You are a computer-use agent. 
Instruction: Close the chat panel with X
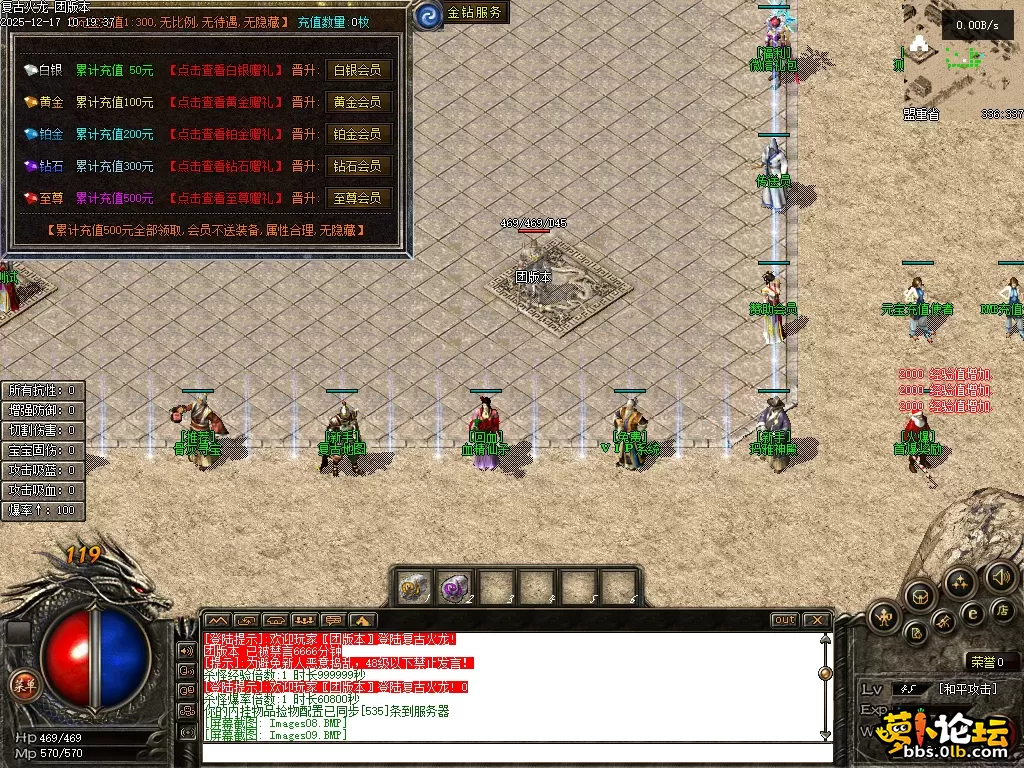pos(816,620)
